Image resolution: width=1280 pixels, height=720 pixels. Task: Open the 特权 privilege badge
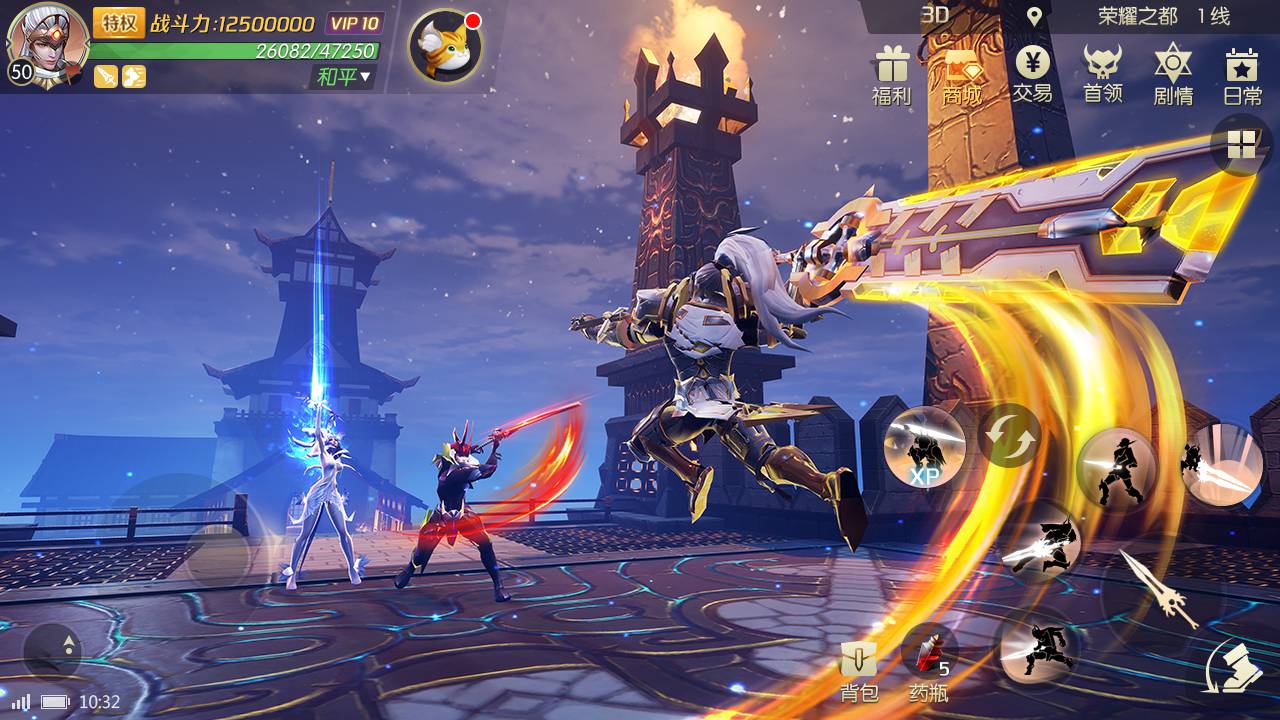(119, 23)
